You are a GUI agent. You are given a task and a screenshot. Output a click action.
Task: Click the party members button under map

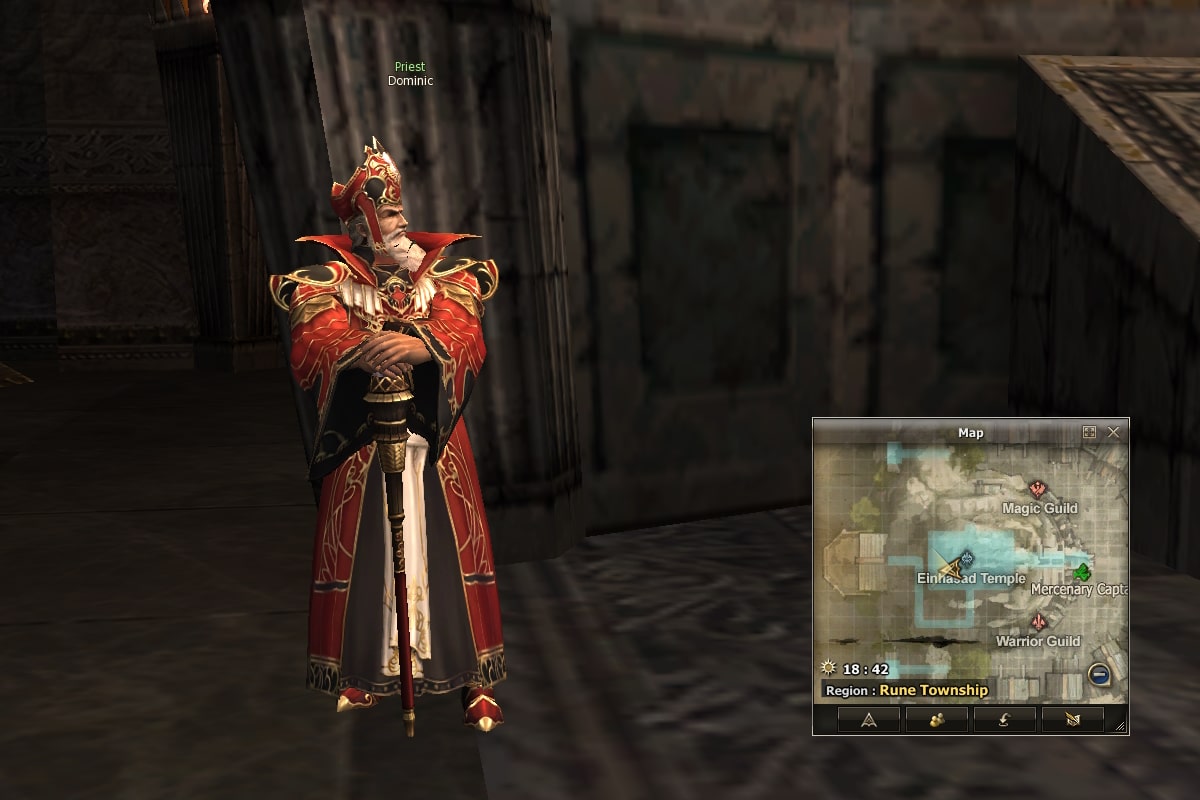pos(936,720)
